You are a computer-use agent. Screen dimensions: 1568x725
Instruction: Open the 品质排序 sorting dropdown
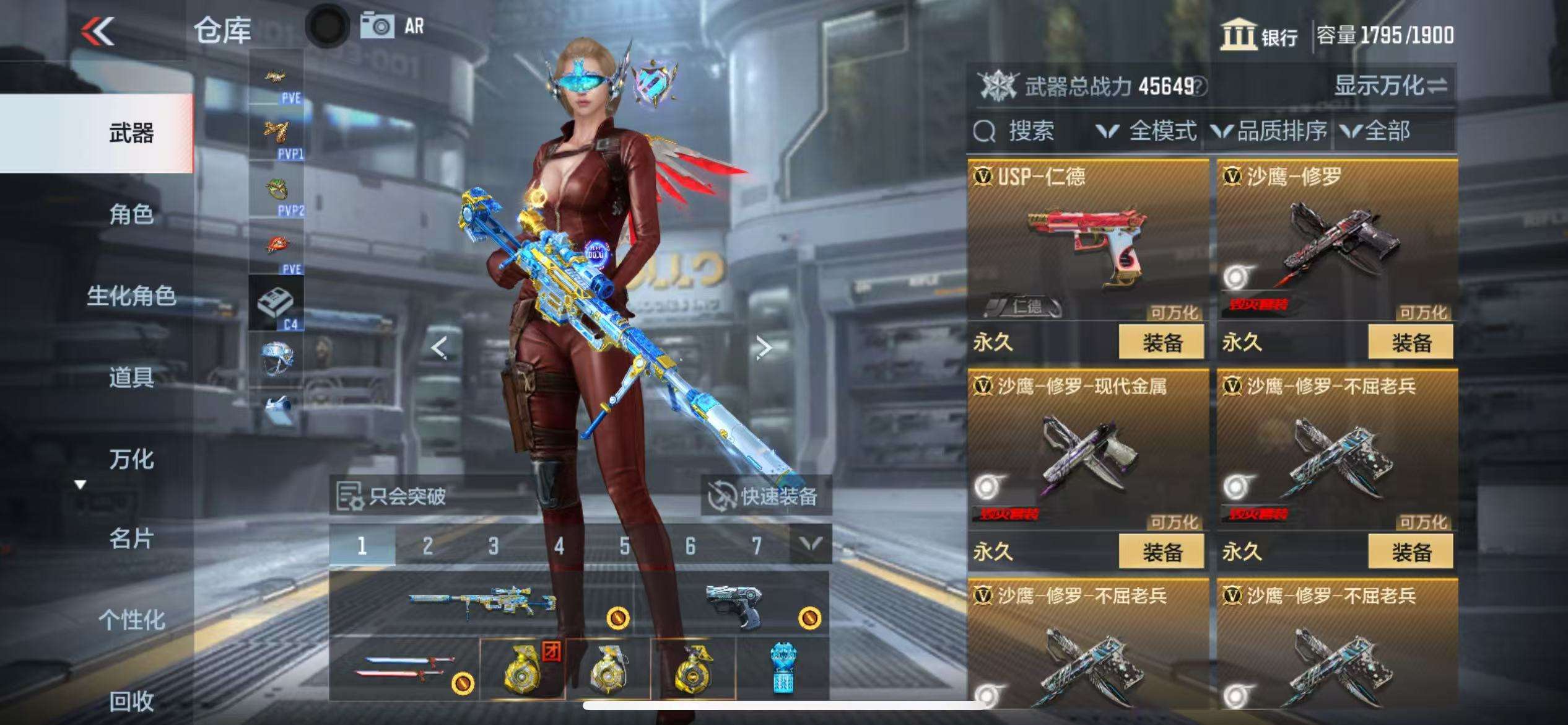1270,131
